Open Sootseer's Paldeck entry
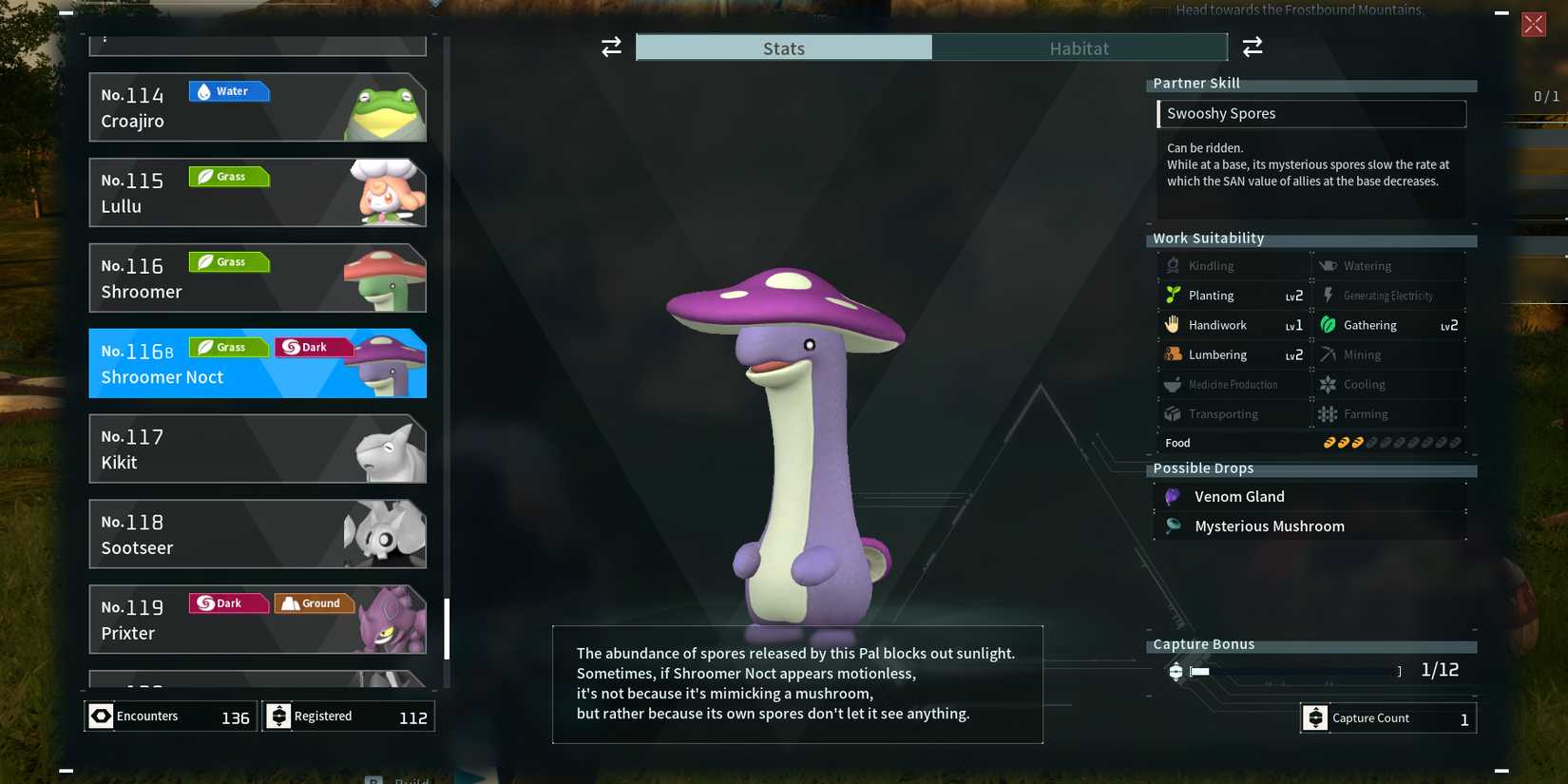 tap(257, 534)
